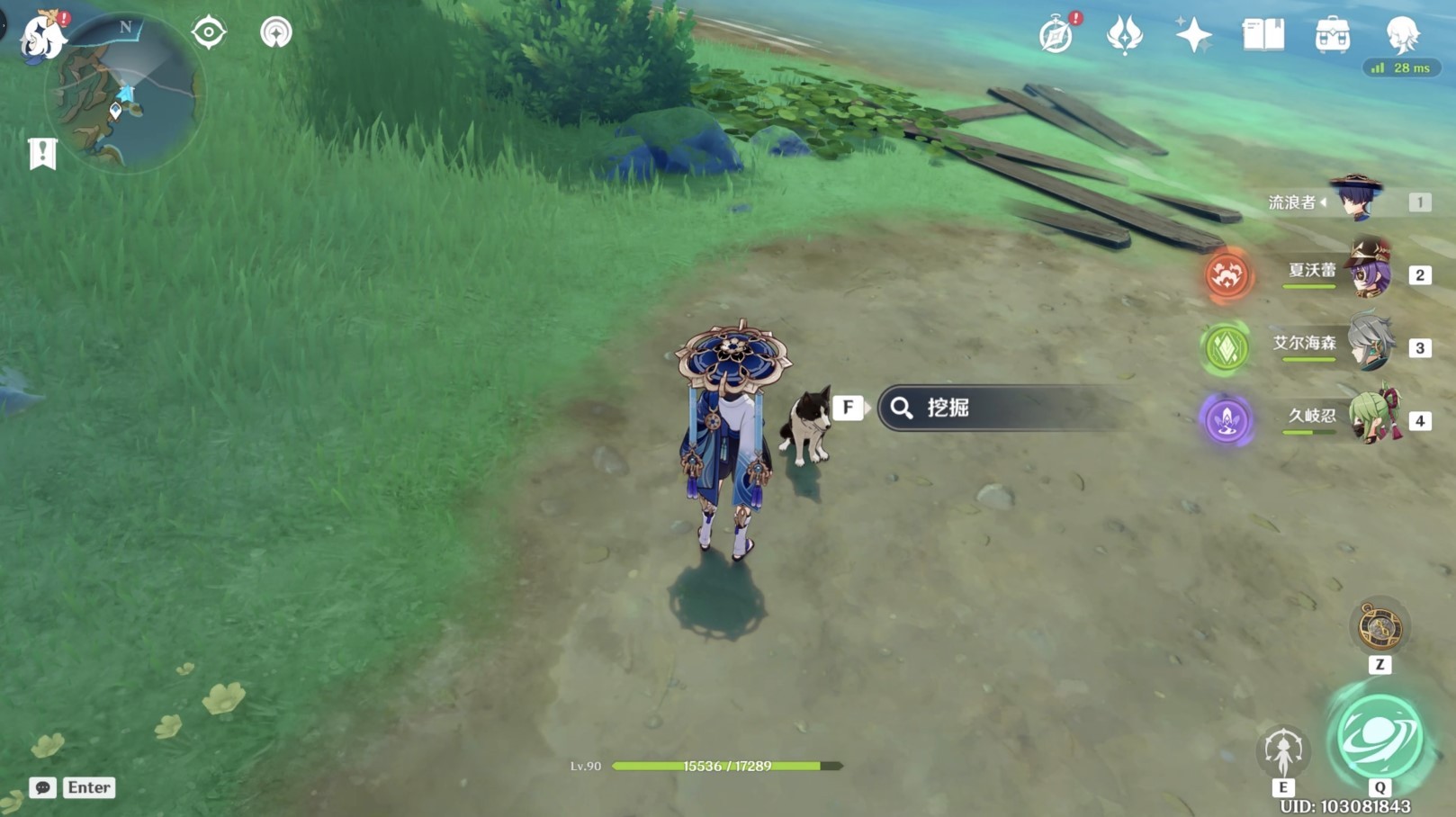Open the Adventurer Handbook book icon
The width and height of the screenshot is (1456, 817).
tap(1263, 34)
